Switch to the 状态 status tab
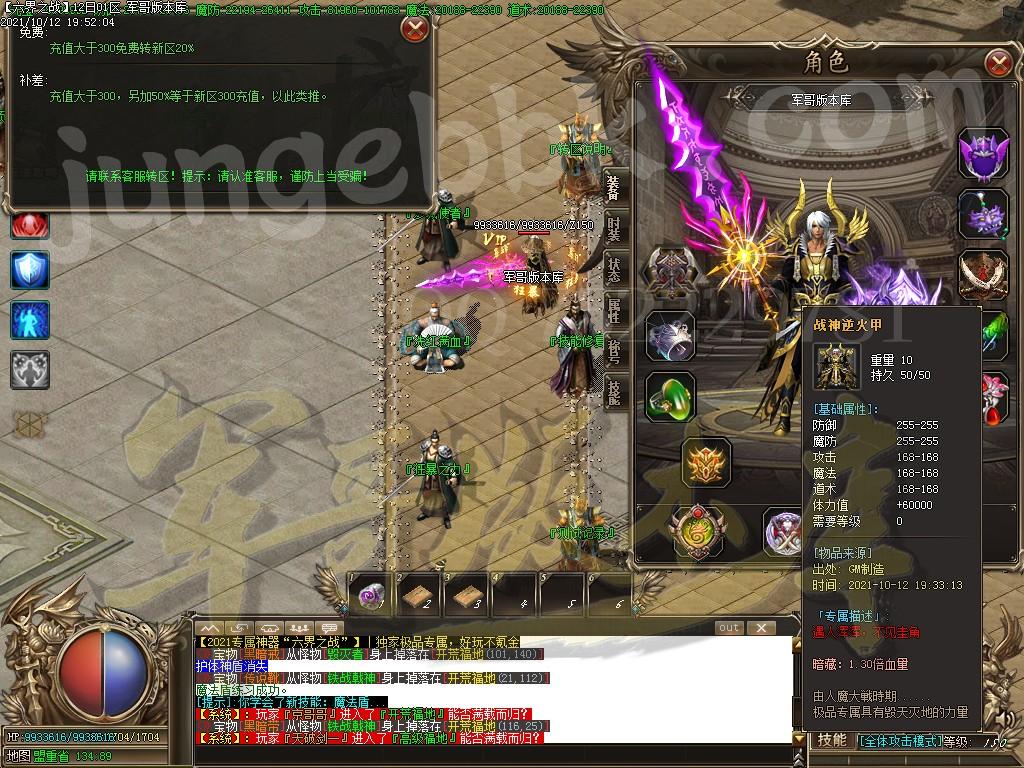 614,269
